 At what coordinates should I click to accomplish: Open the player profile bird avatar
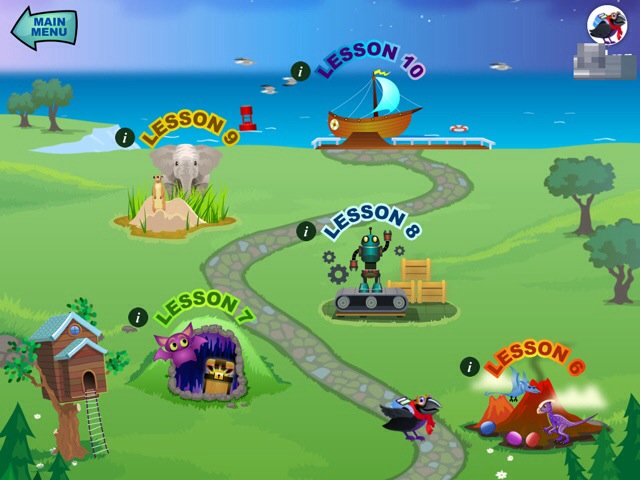(606, 25)
